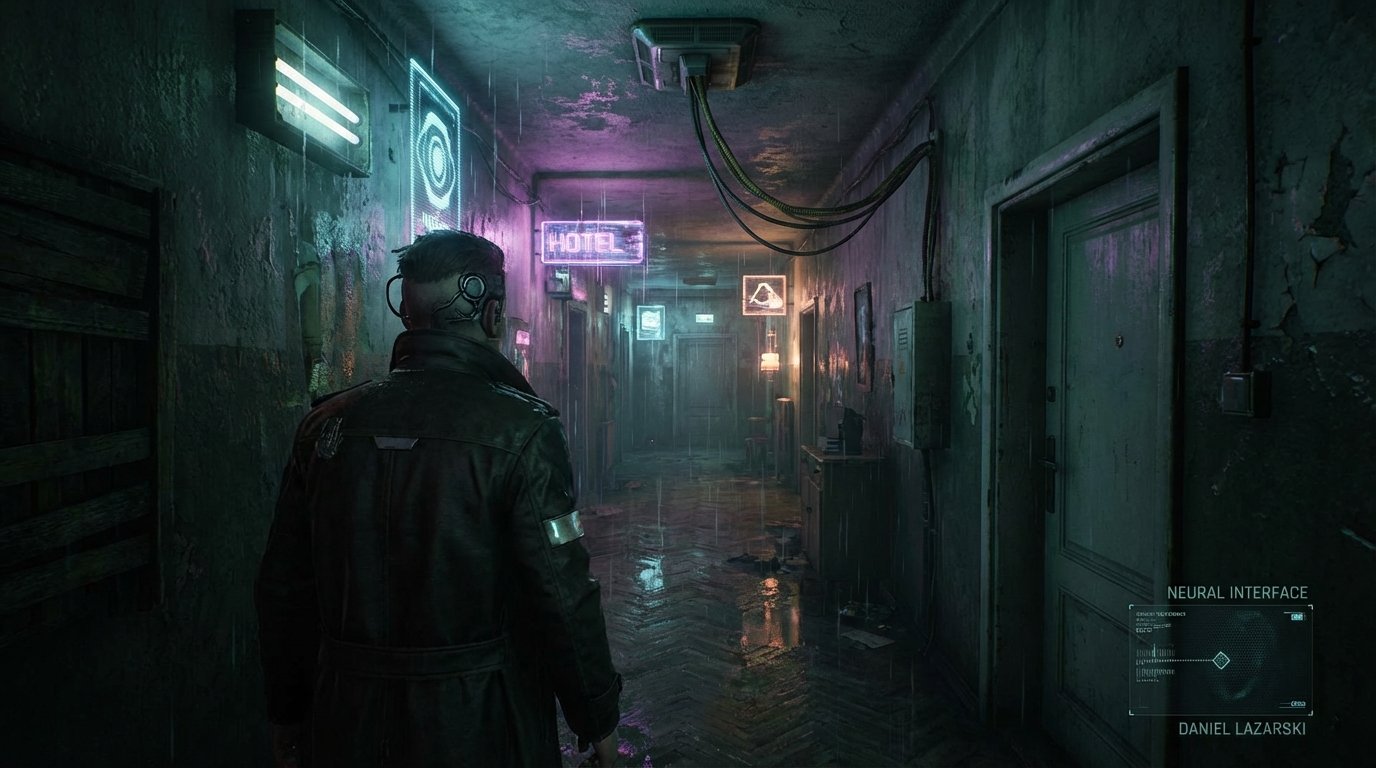
Task: Click the diamond reticle in the Neural Interface
Action: [x=1221, y=660]
